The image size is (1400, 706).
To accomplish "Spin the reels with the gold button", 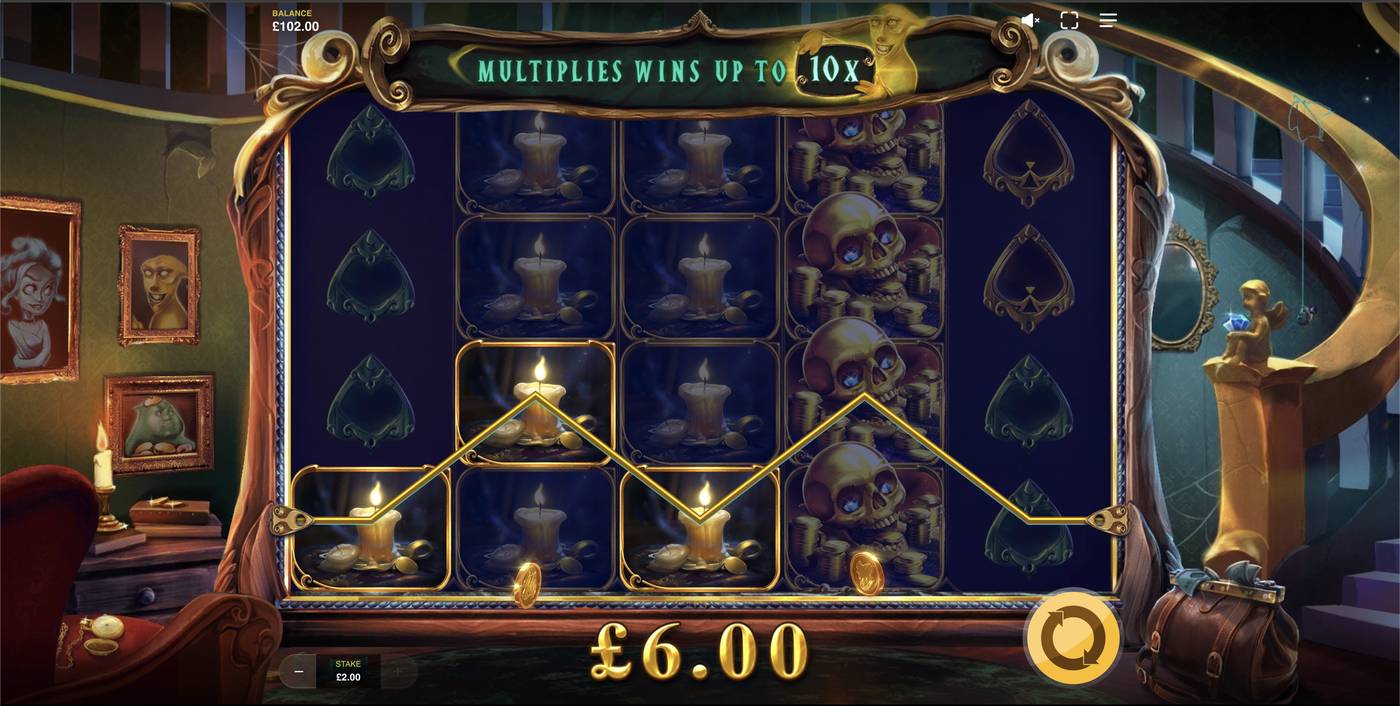I will coord(1072,637).
